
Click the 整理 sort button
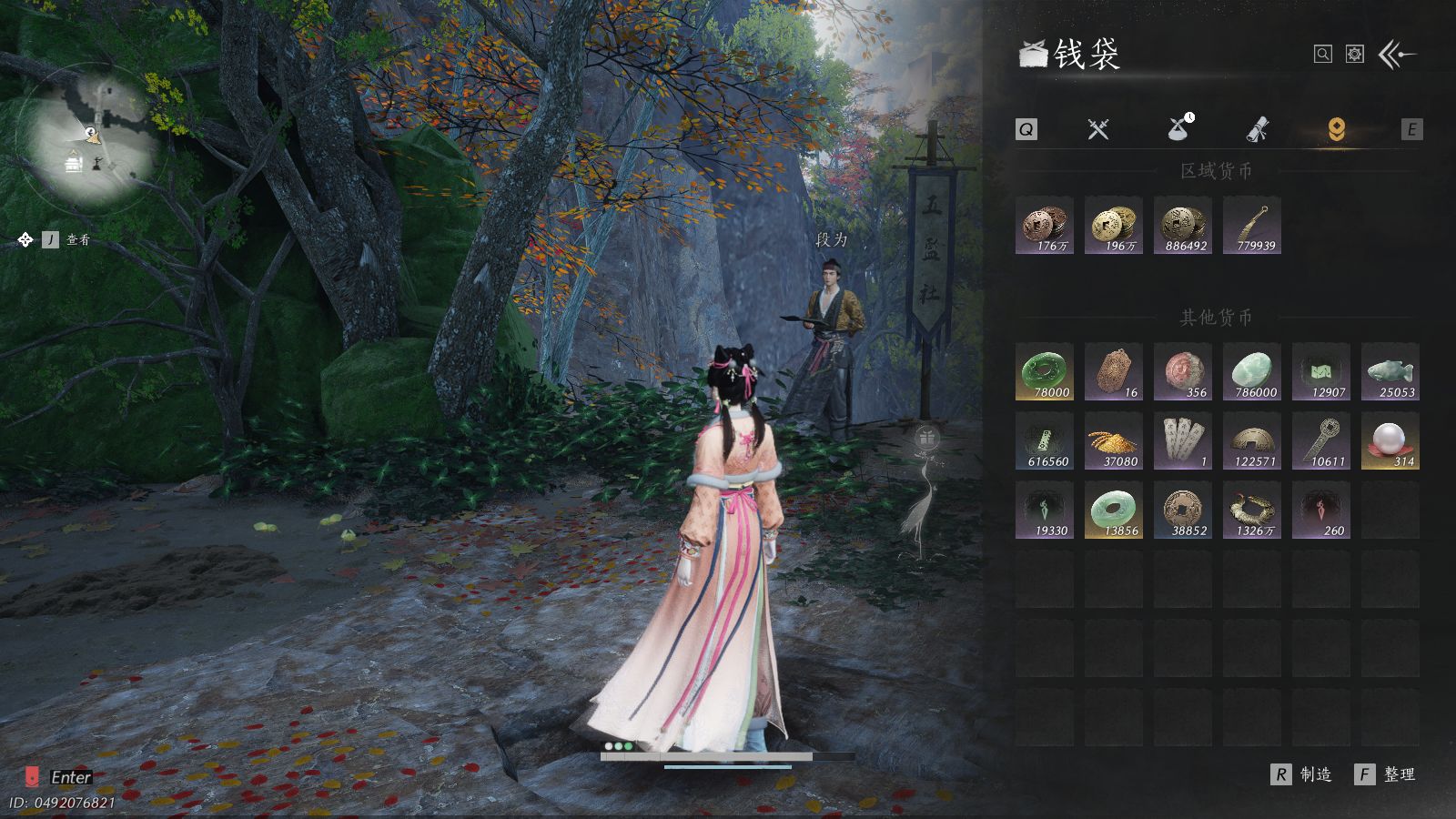coord(1386,774)
